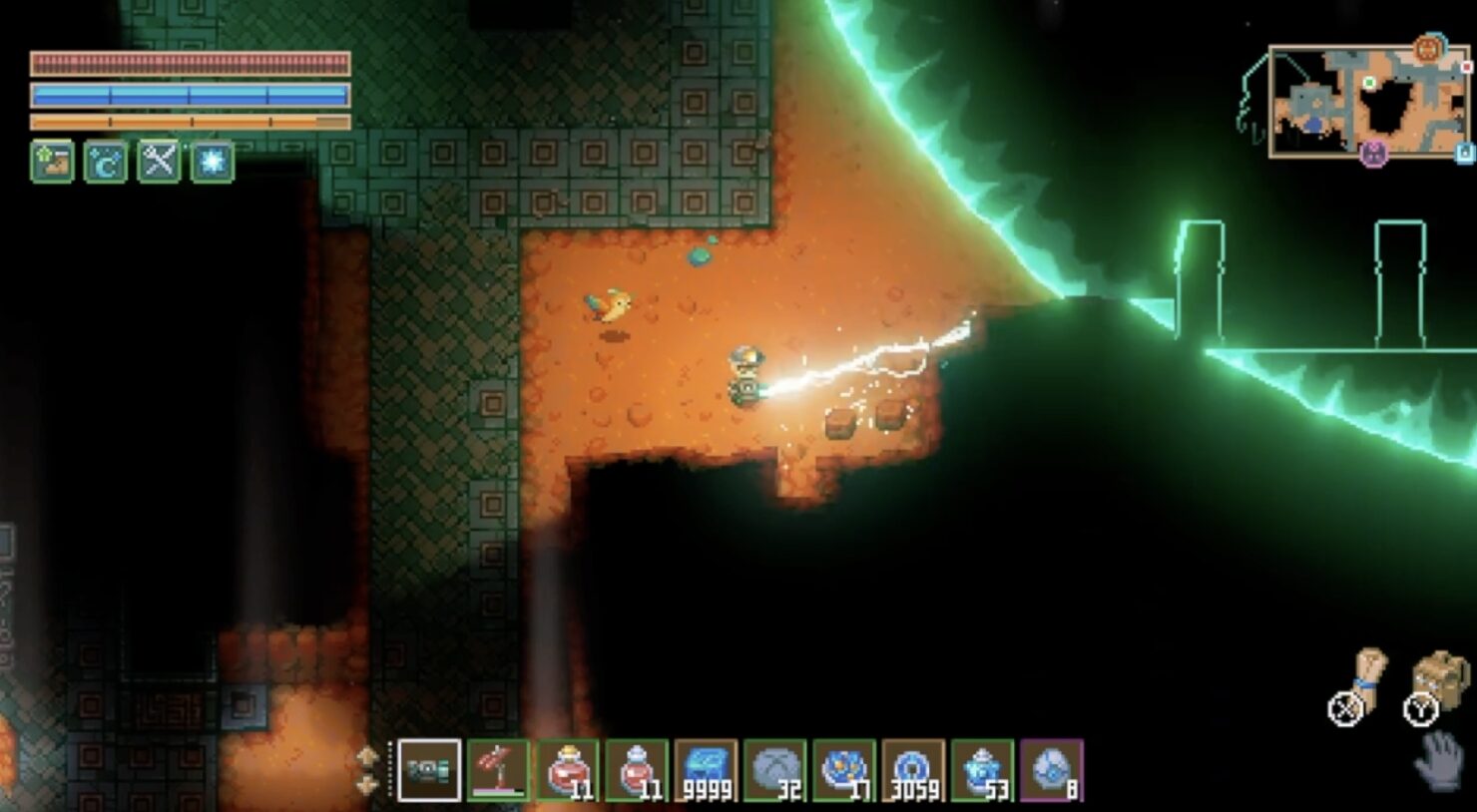This screenshot has height=812, width=1477.
Task: Inspect the crossed tools buff icon
Action: [159, 162]
